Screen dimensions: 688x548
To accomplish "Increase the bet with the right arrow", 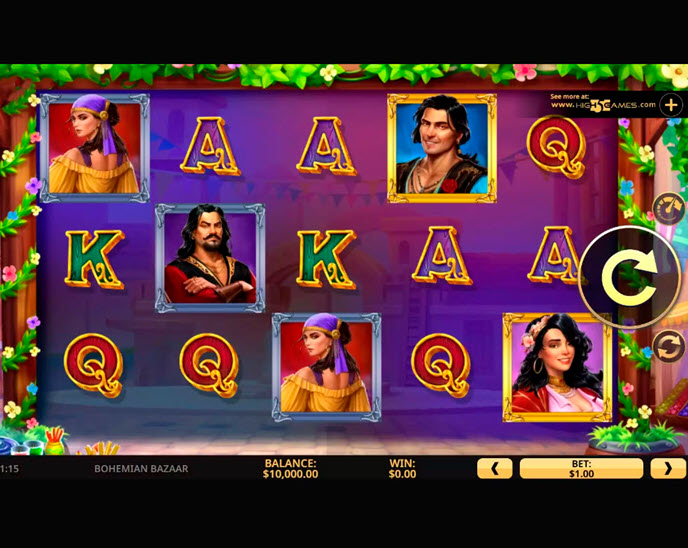I will [668, 468].
